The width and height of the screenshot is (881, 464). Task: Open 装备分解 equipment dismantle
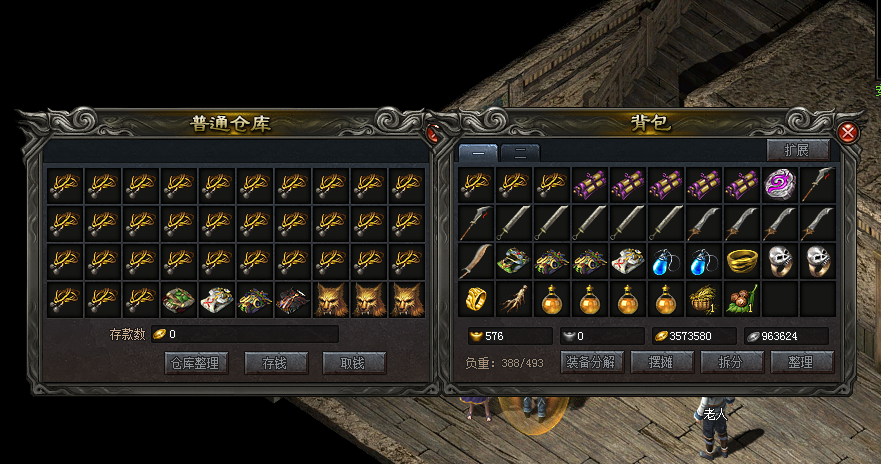(591, 362)
